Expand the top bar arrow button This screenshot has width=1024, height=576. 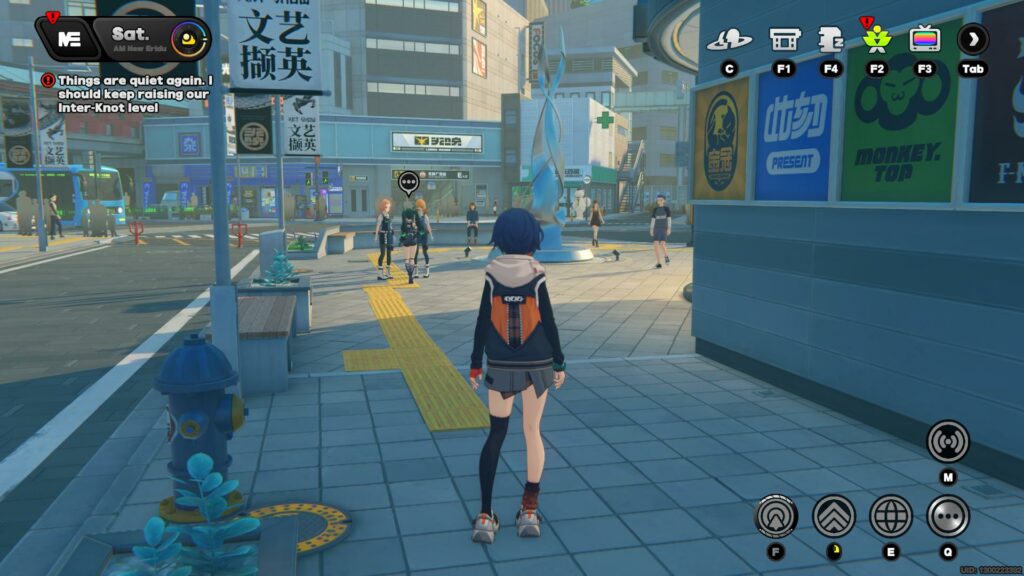tap(972, 40)
